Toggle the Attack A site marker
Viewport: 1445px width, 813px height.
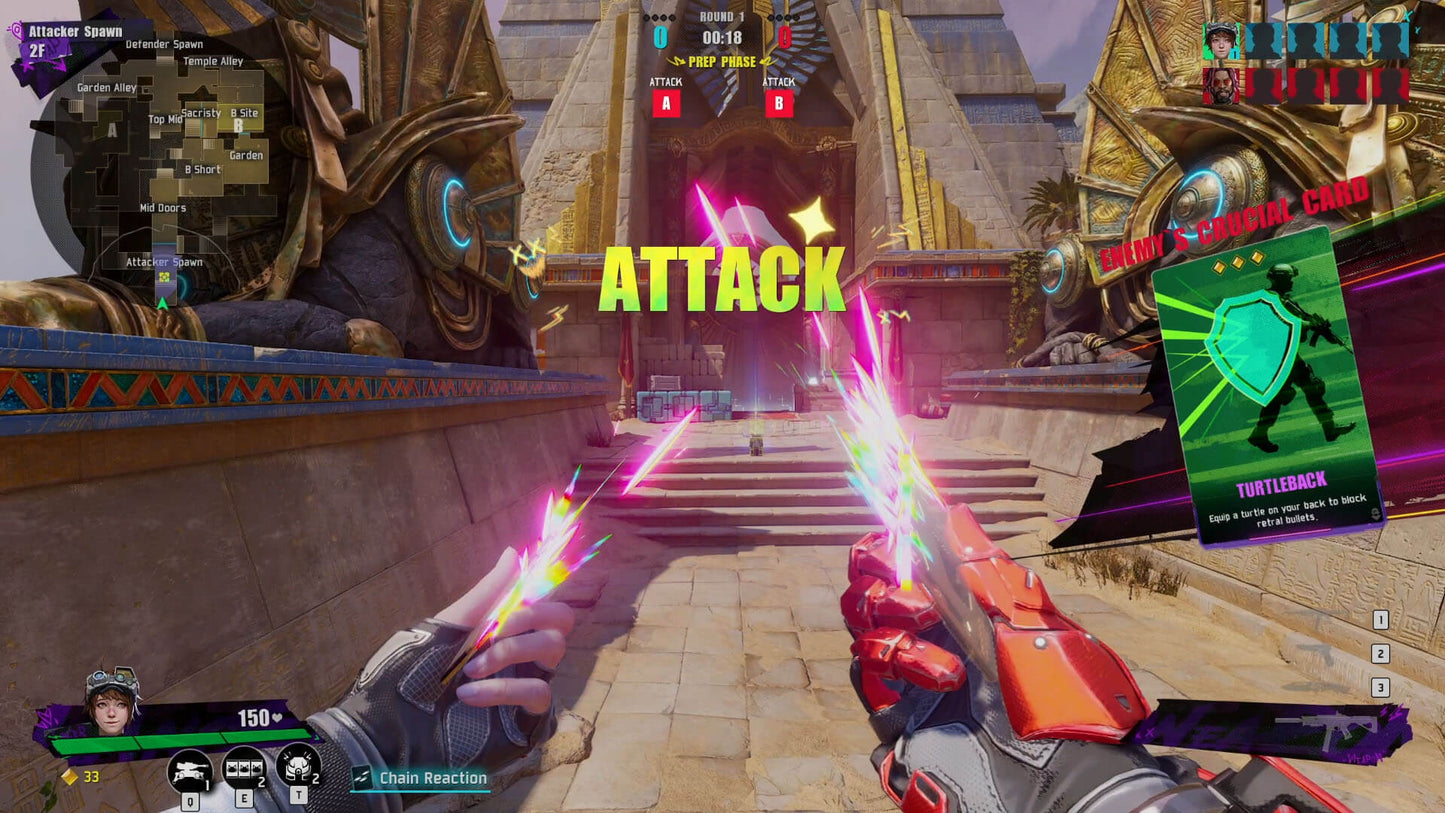[665, 102]
